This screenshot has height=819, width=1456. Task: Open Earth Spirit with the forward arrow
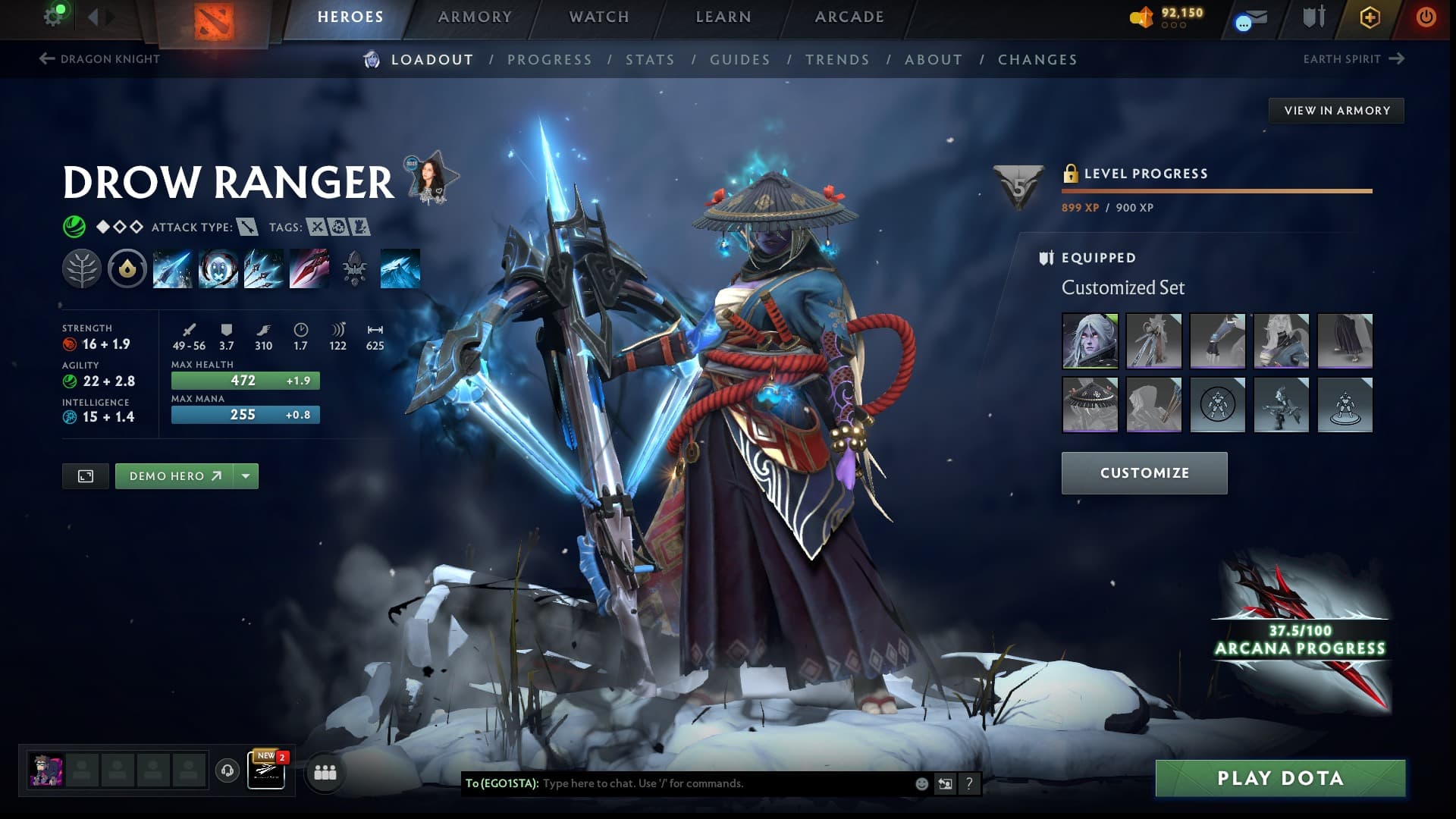(1398, 58)
